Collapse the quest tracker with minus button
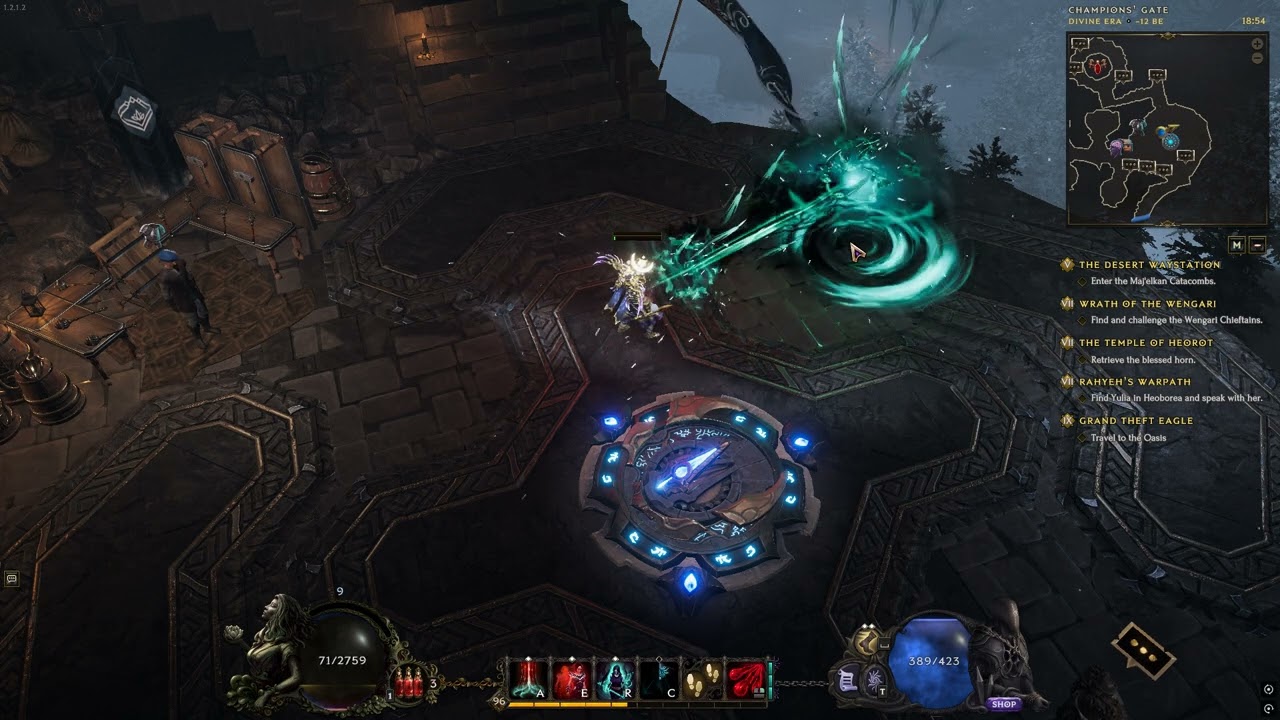Screen dimensions: 1280x720 1257,245
